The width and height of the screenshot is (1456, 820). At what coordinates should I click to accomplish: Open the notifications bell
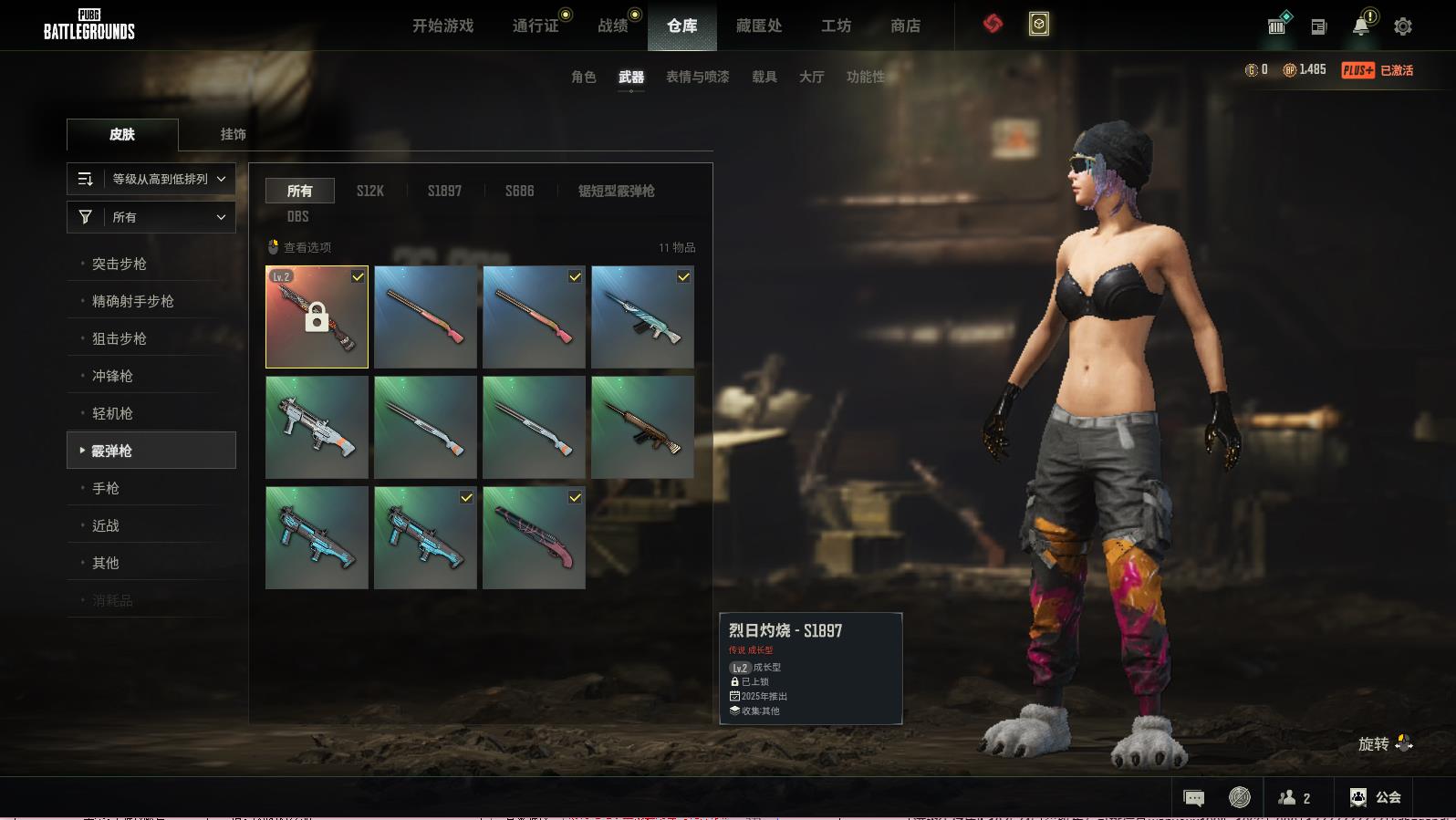point(1360,26)
